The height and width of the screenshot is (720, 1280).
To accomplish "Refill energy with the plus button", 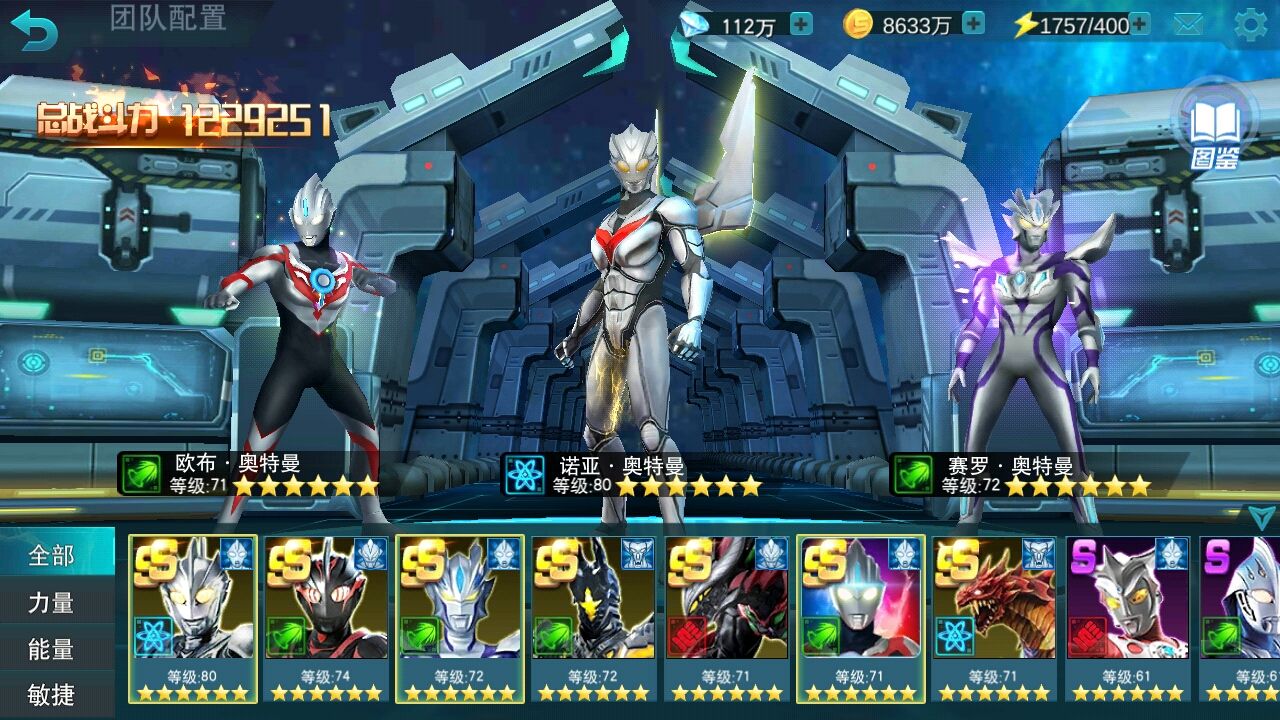I will coord(1139,24).
